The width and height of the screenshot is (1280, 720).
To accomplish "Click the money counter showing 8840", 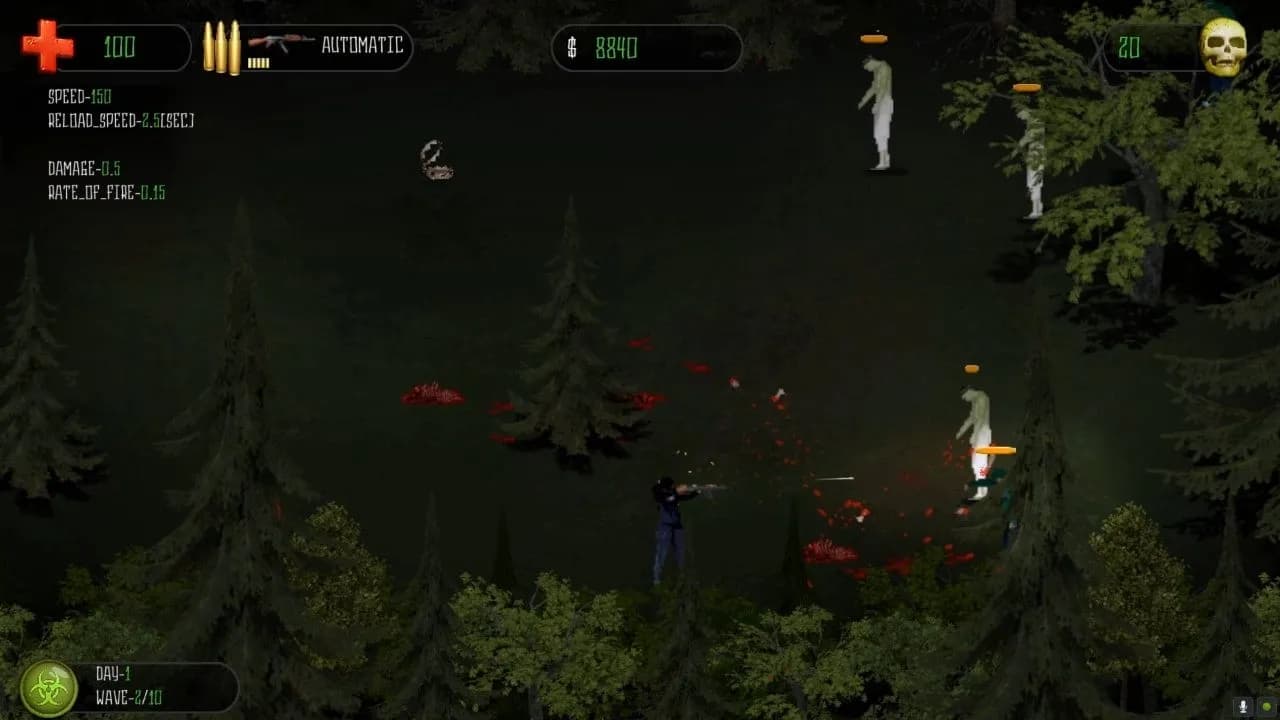I will click(615, 46).
